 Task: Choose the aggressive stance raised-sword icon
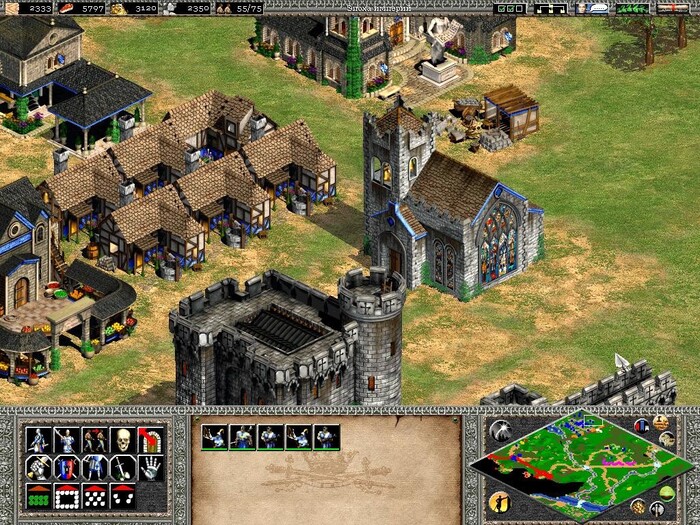(x=38, y=467)
